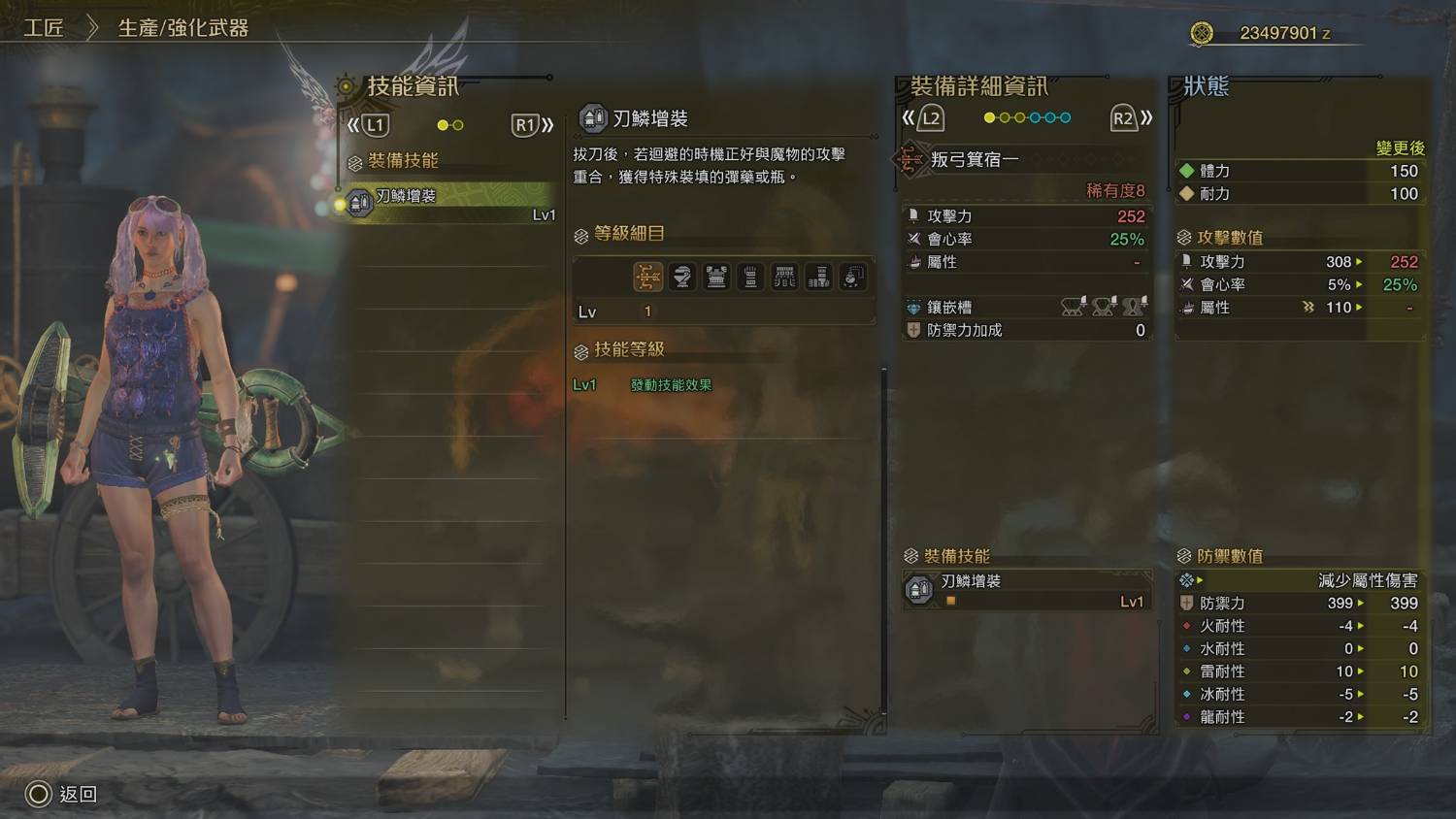Viewport: 1456px width, 819px height.
Task: Open the 工匠 breadcrumb menu
Action: [x=46, y=28]
